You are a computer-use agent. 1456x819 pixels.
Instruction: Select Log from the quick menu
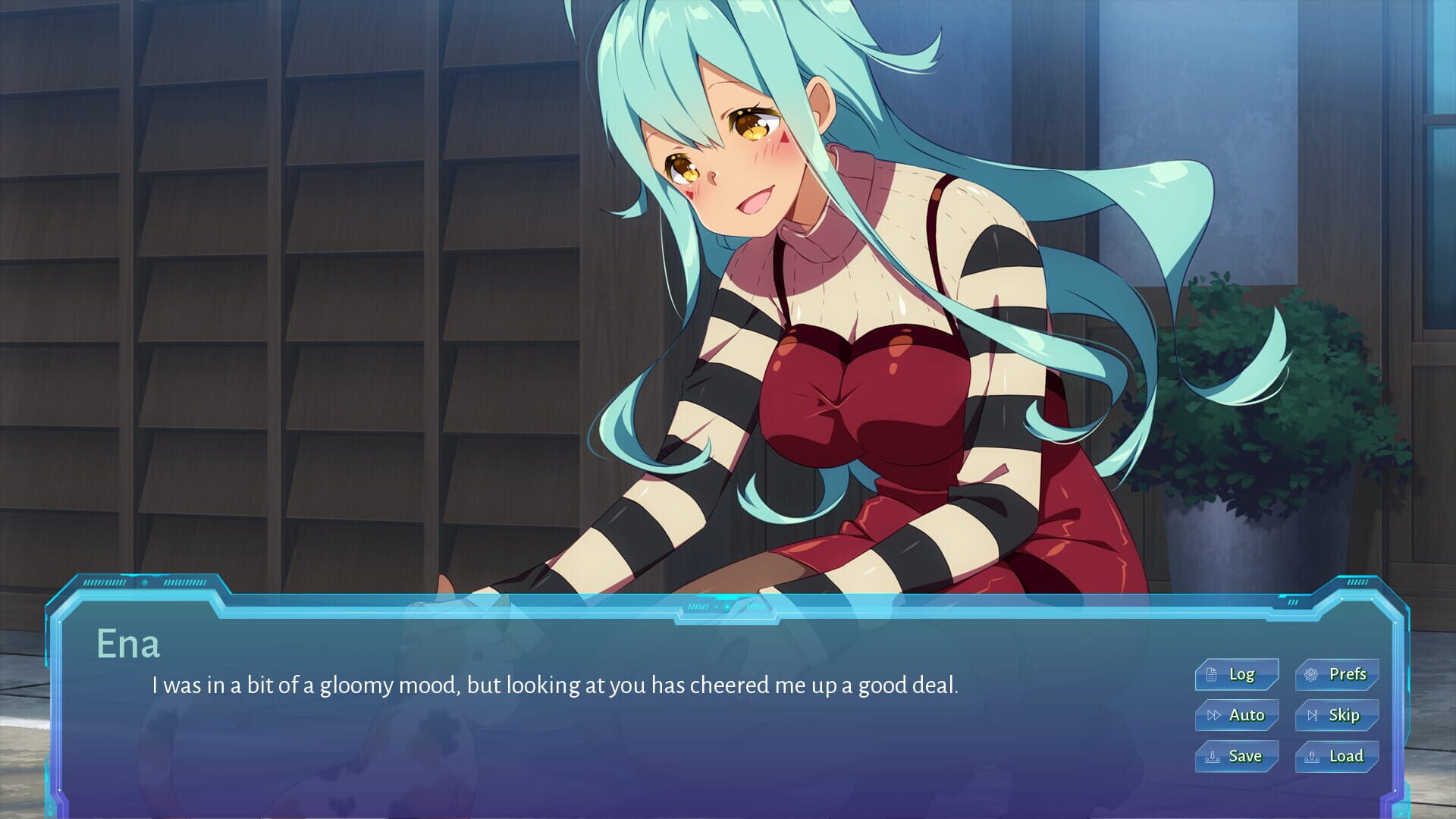(1237, 673)
